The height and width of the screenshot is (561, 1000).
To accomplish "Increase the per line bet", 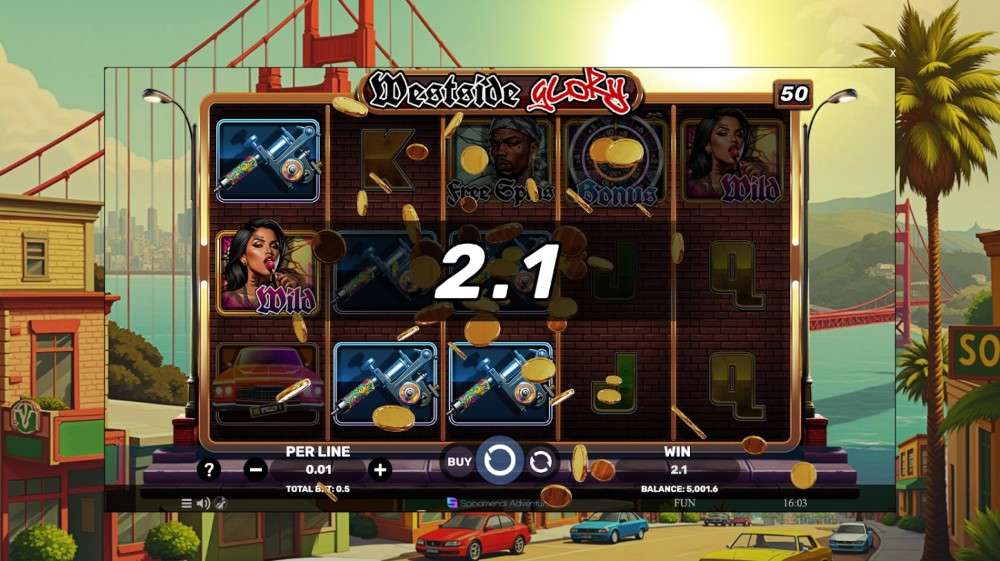I will click(380, 469).
